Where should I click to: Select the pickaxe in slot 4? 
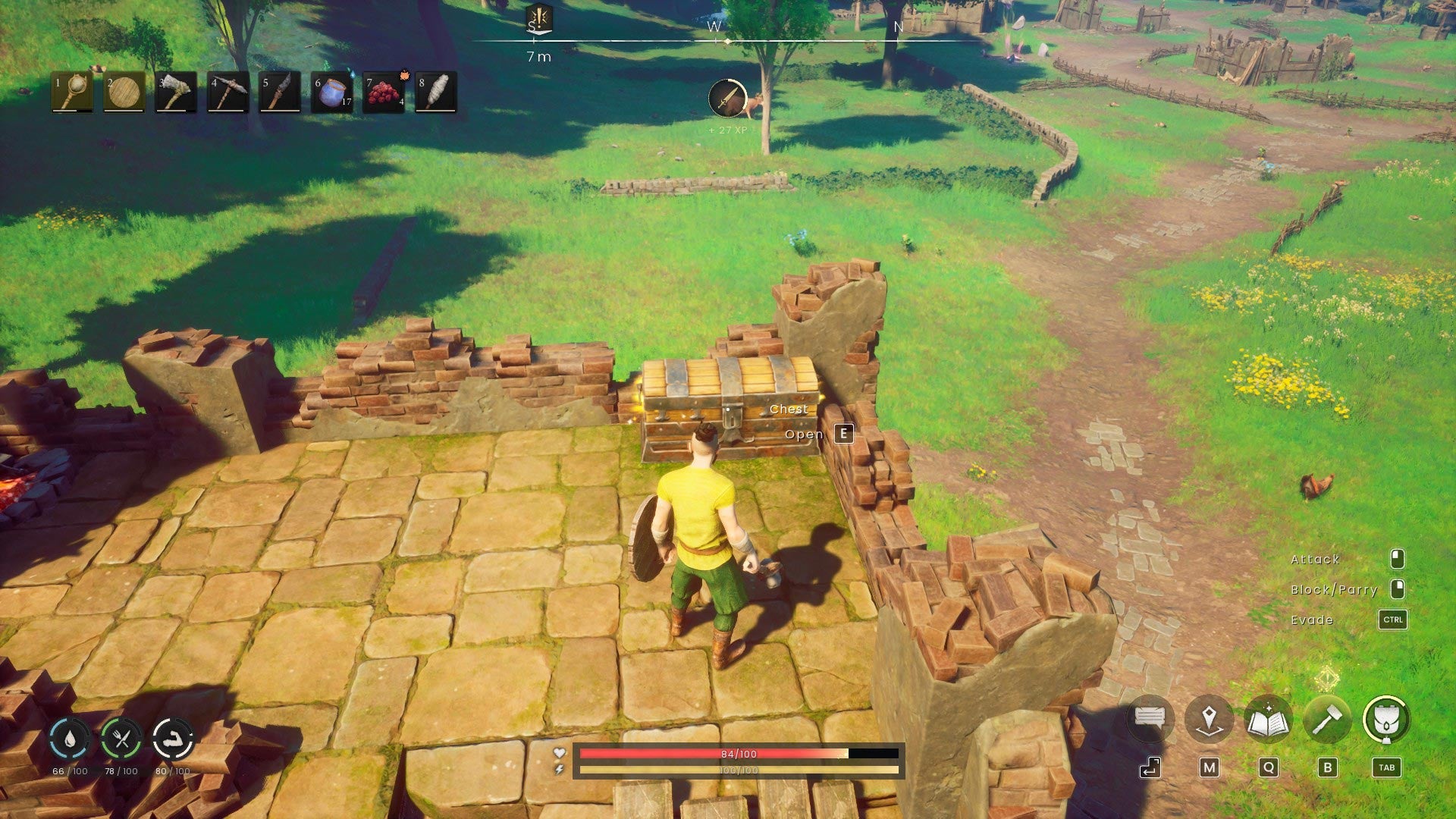coord(227,93)
